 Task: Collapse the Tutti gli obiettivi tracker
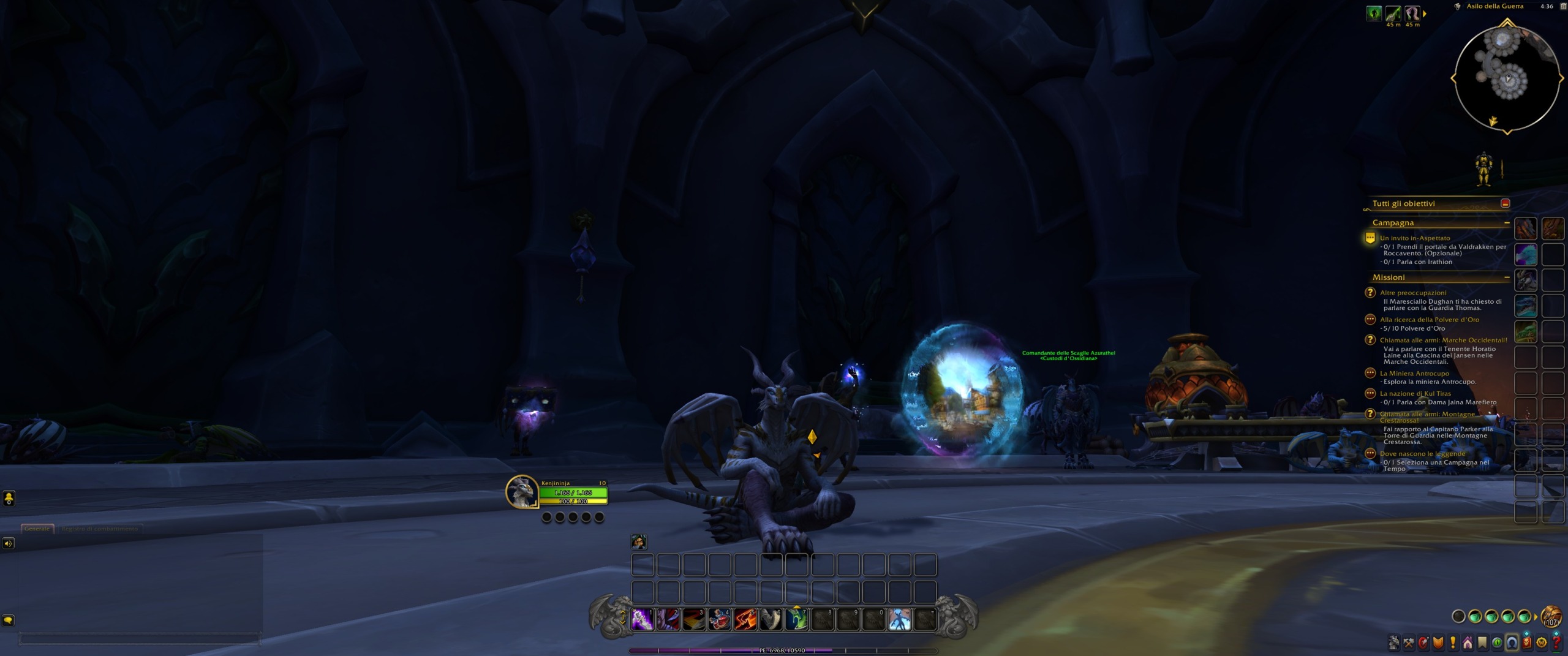1505,203
